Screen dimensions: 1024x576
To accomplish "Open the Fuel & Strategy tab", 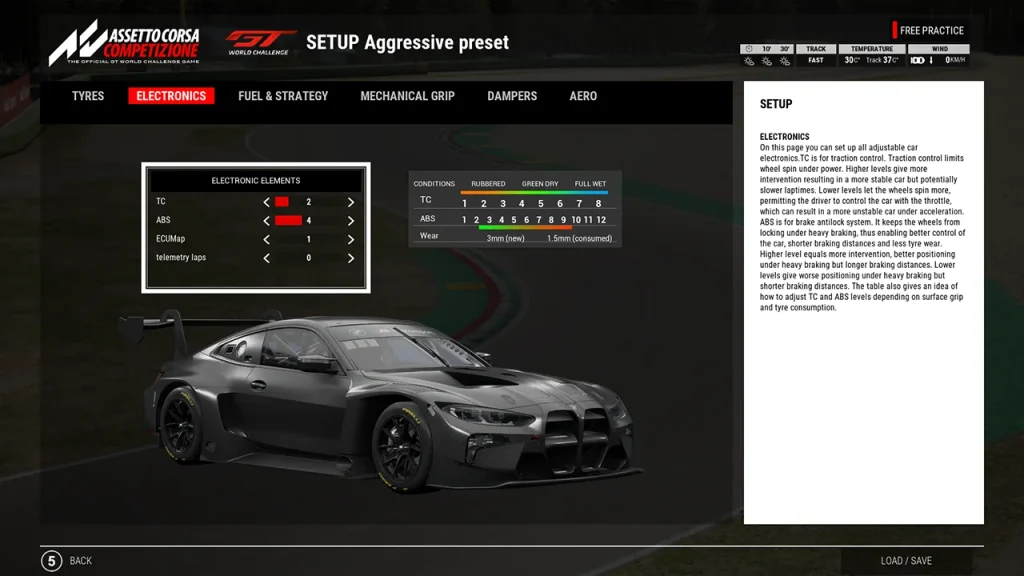I will tap(283, 96).
